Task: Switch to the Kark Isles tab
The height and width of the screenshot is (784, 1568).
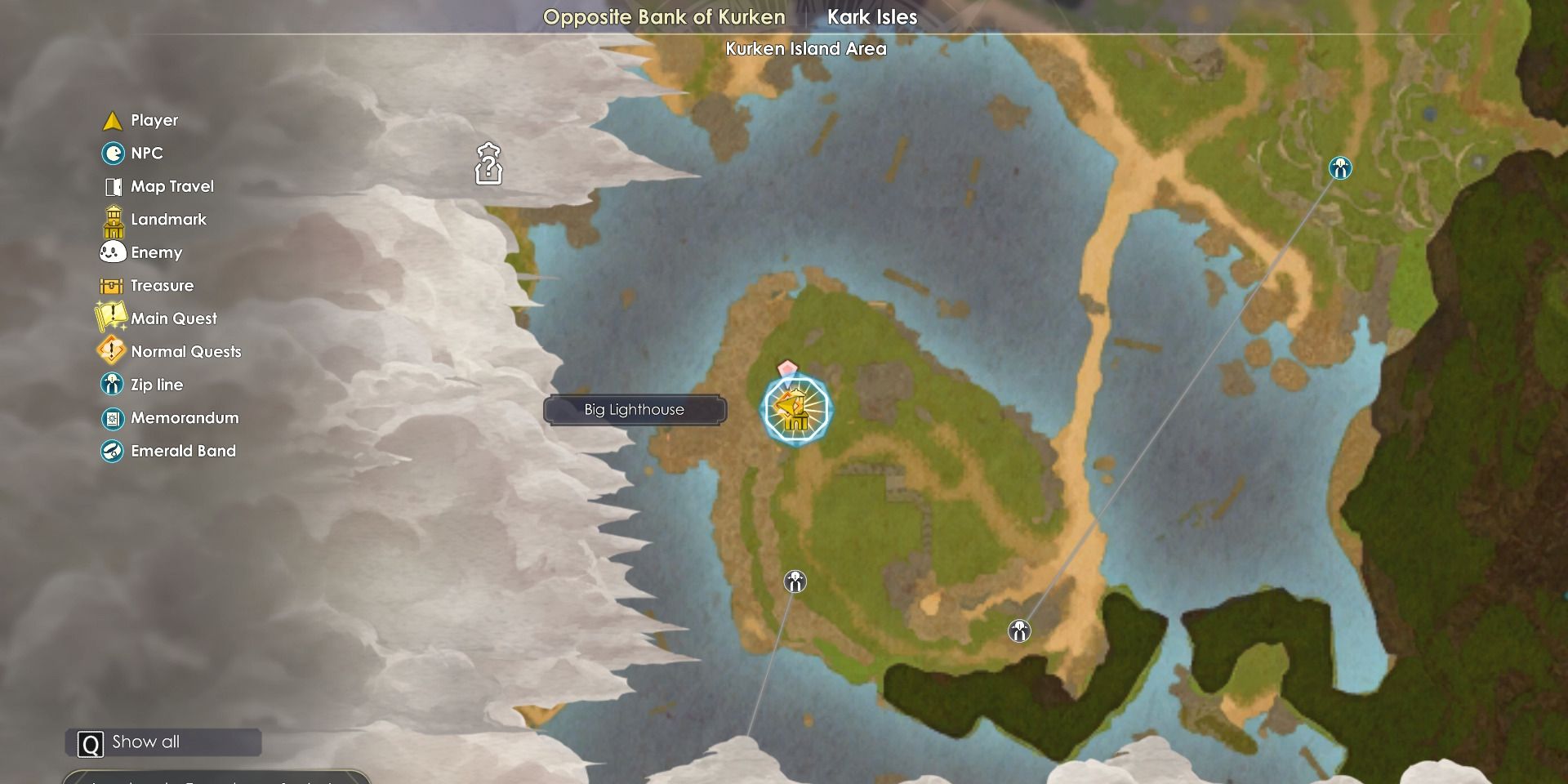Action: [x=872, y=16]
